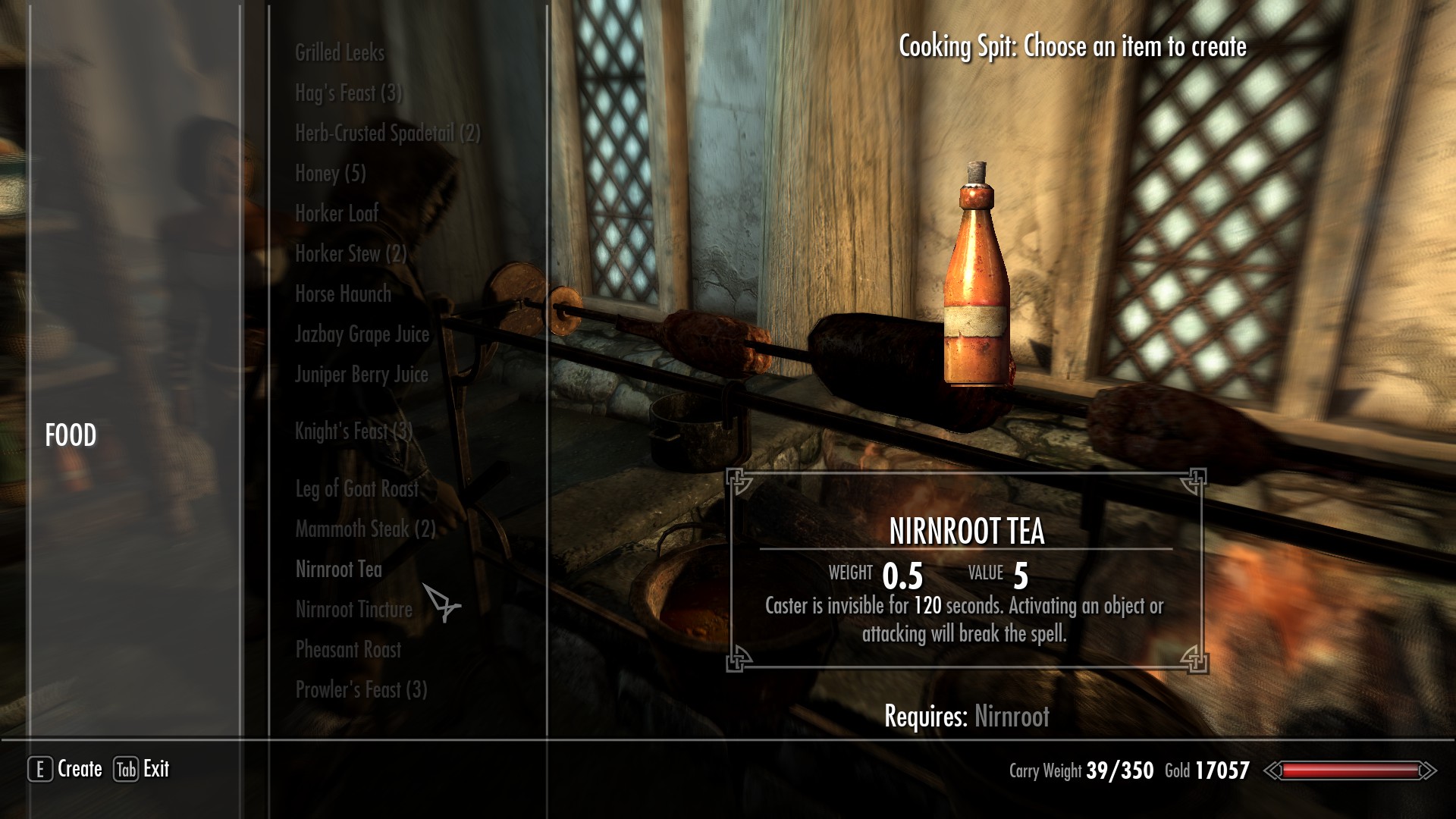Pick the Honey entry
Image resolution: width=1456 pixels, height=819 pixels.
(331, 174)
